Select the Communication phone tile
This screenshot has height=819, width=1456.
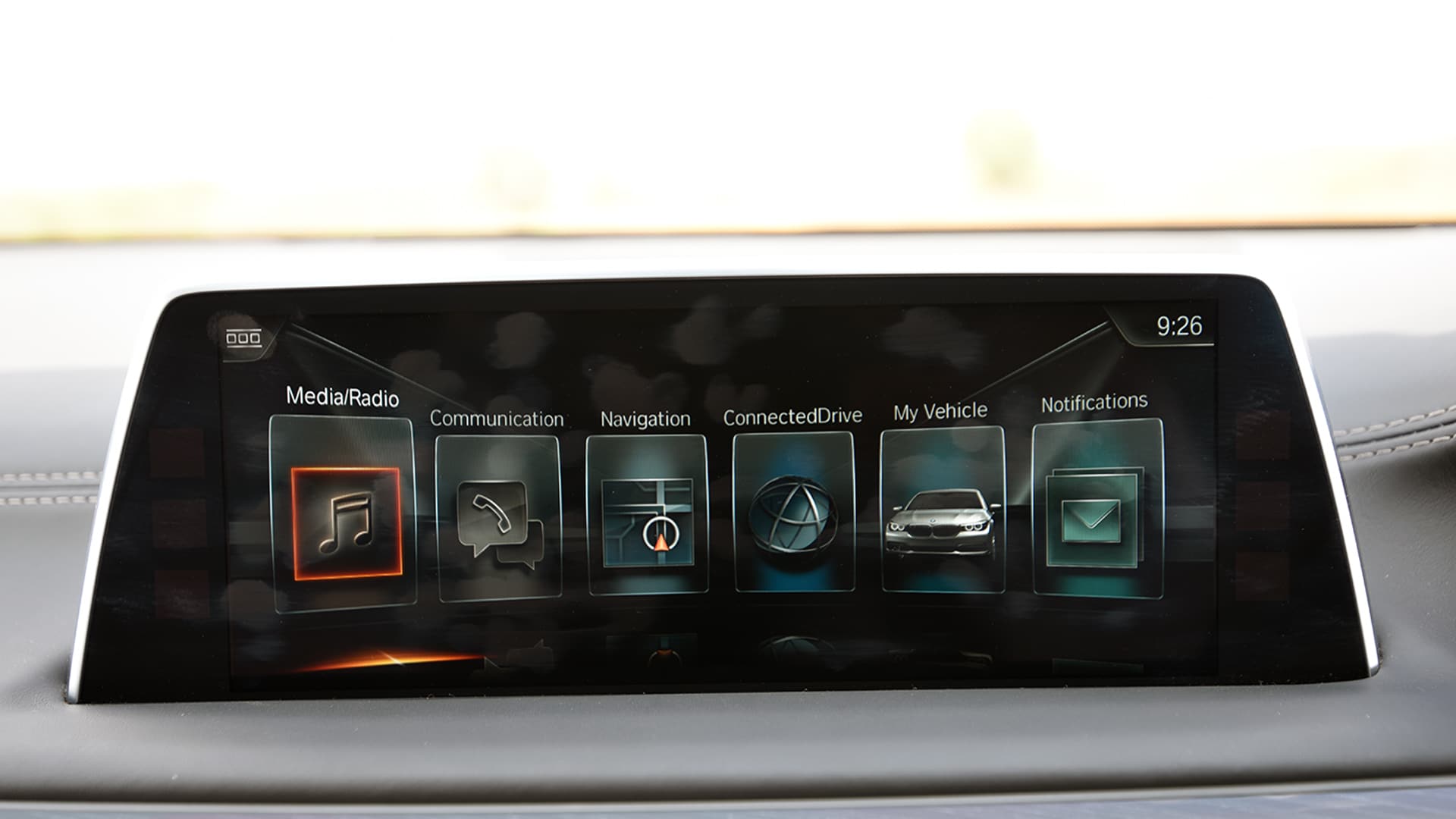pos(499,521)
